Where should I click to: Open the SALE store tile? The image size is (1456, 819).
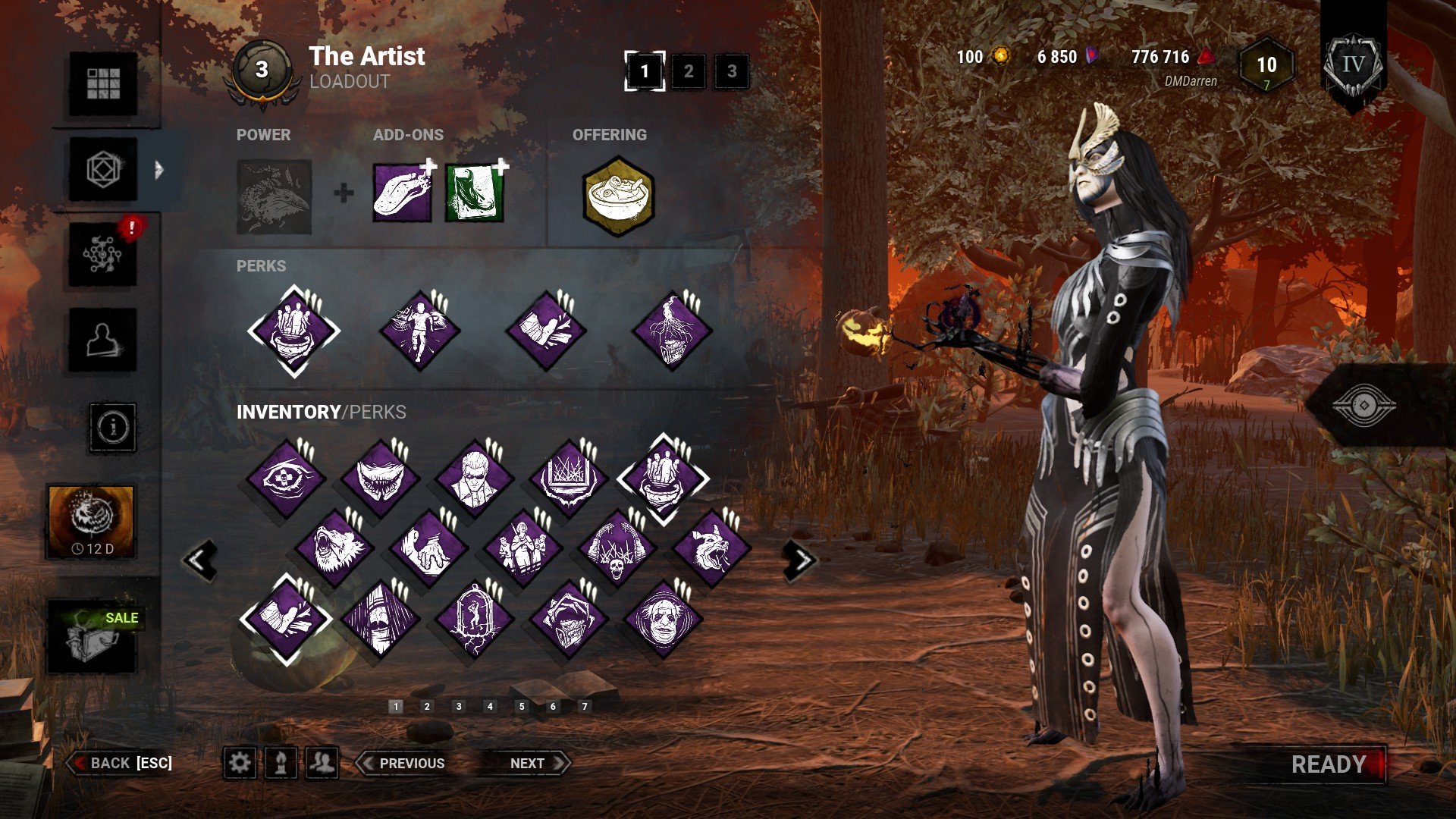click(x=93, y=635)
